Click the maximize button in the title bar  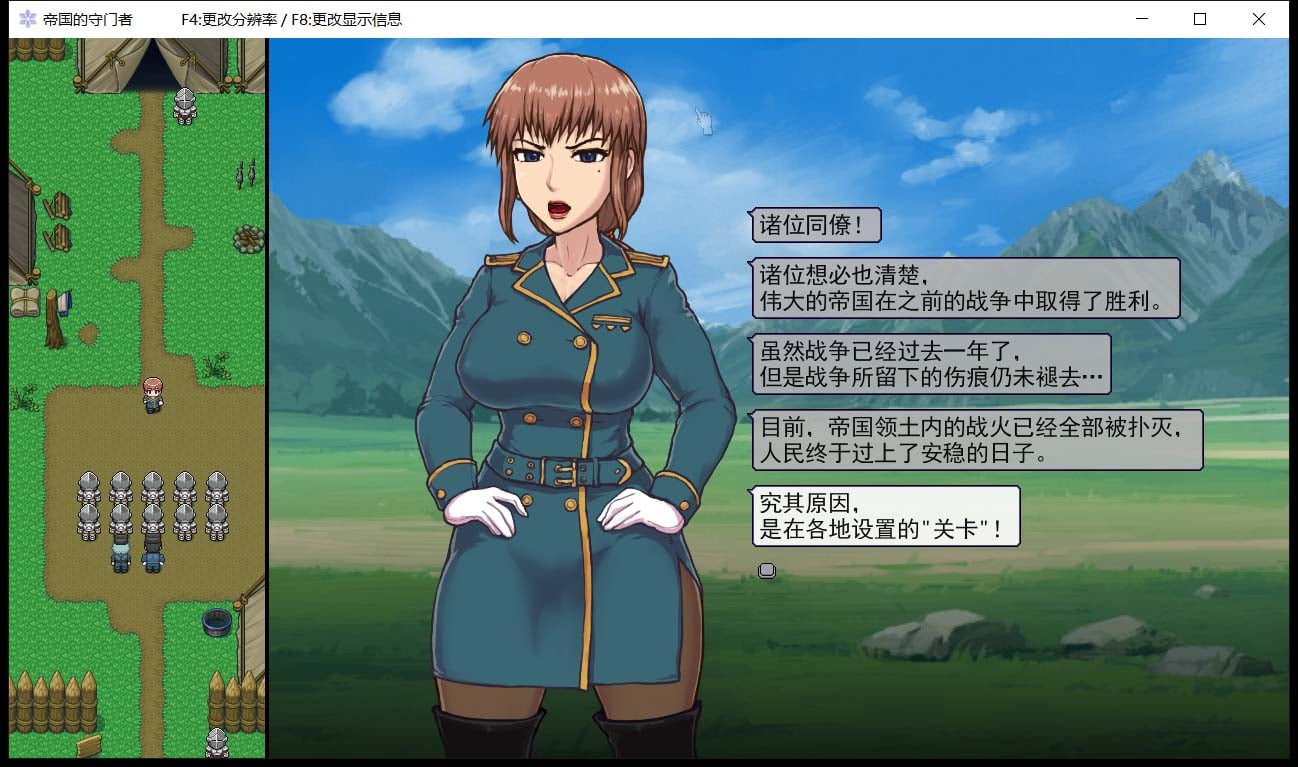tap(1199, 19)
